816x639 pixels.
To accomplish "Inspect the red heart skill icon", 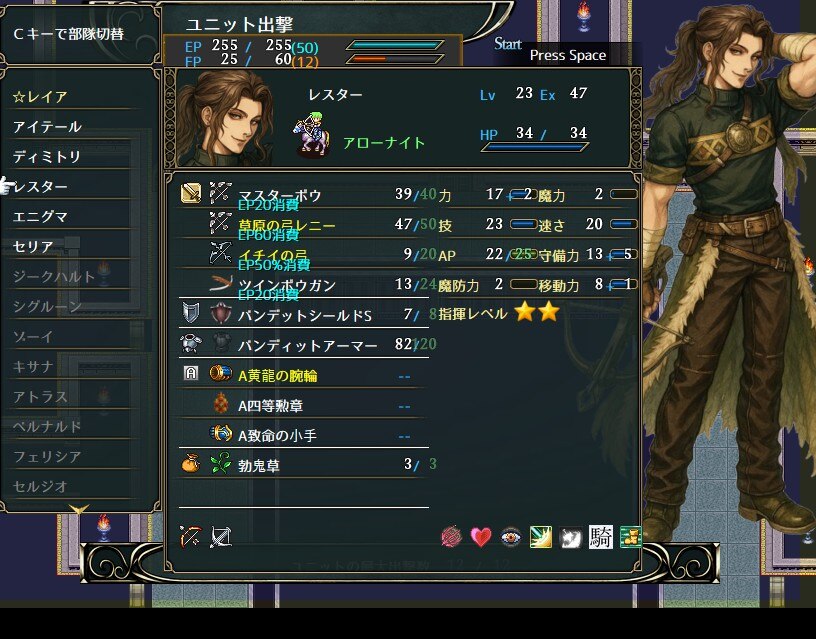I will (x=481, y=537).
